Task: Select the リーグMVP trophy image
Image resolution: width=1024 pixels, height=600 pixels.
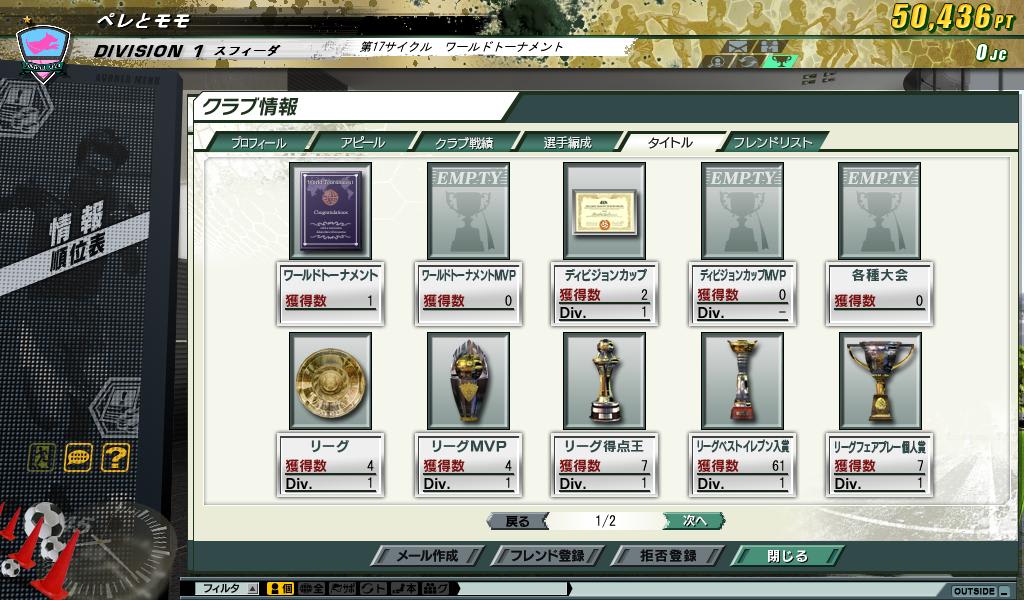Action: point(468,382)
